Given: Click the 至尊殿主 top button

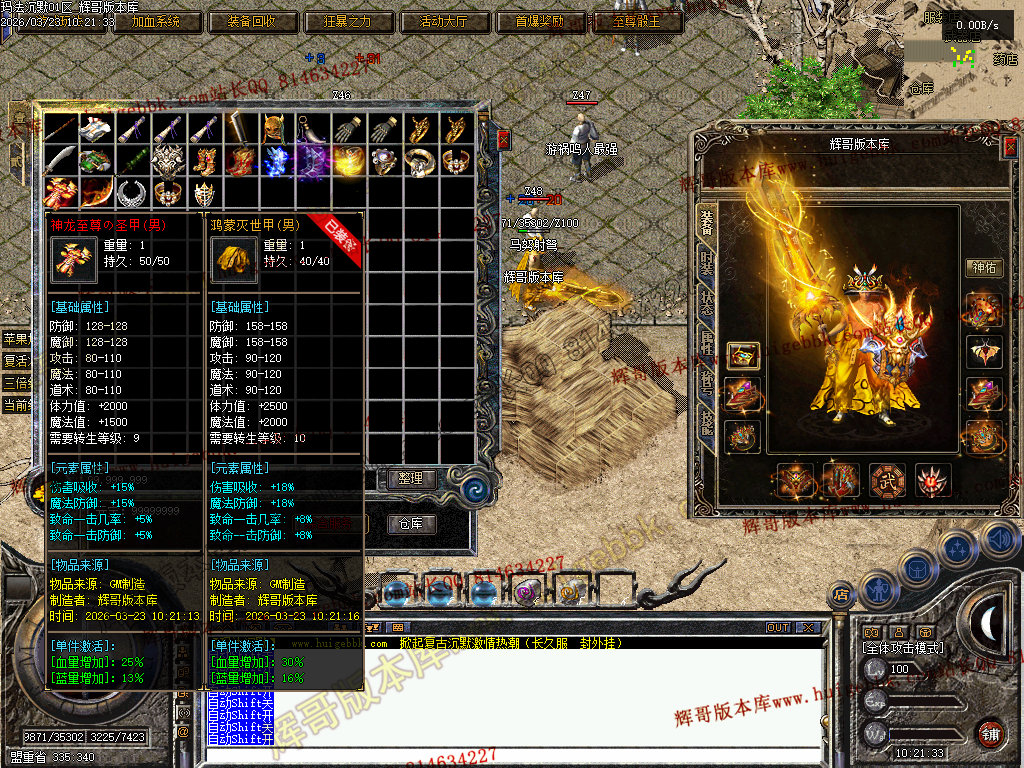Looking at the screenshot, I should [x=637, y=21].
